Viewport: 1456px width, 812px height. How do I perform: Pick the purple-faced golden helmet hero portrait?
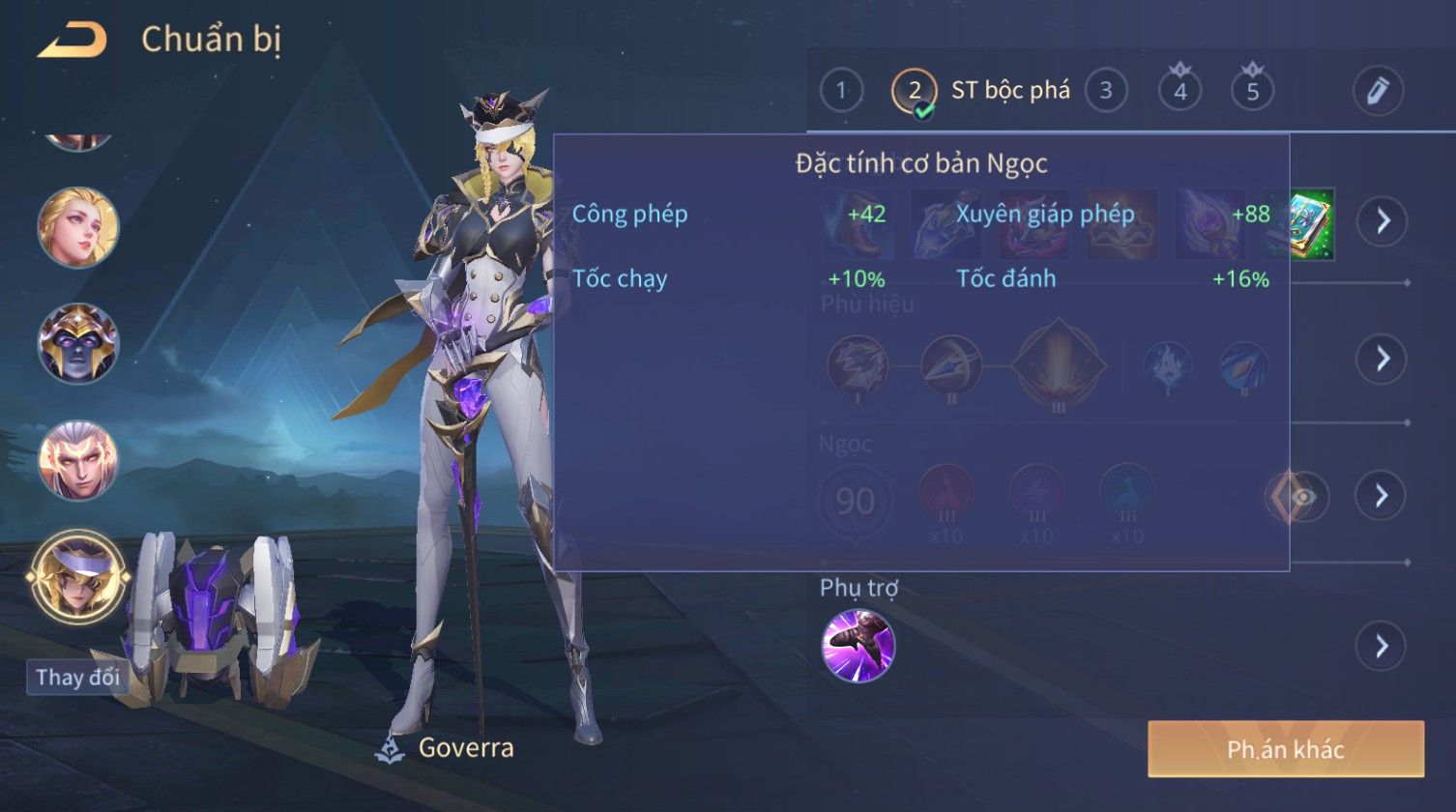78,343
